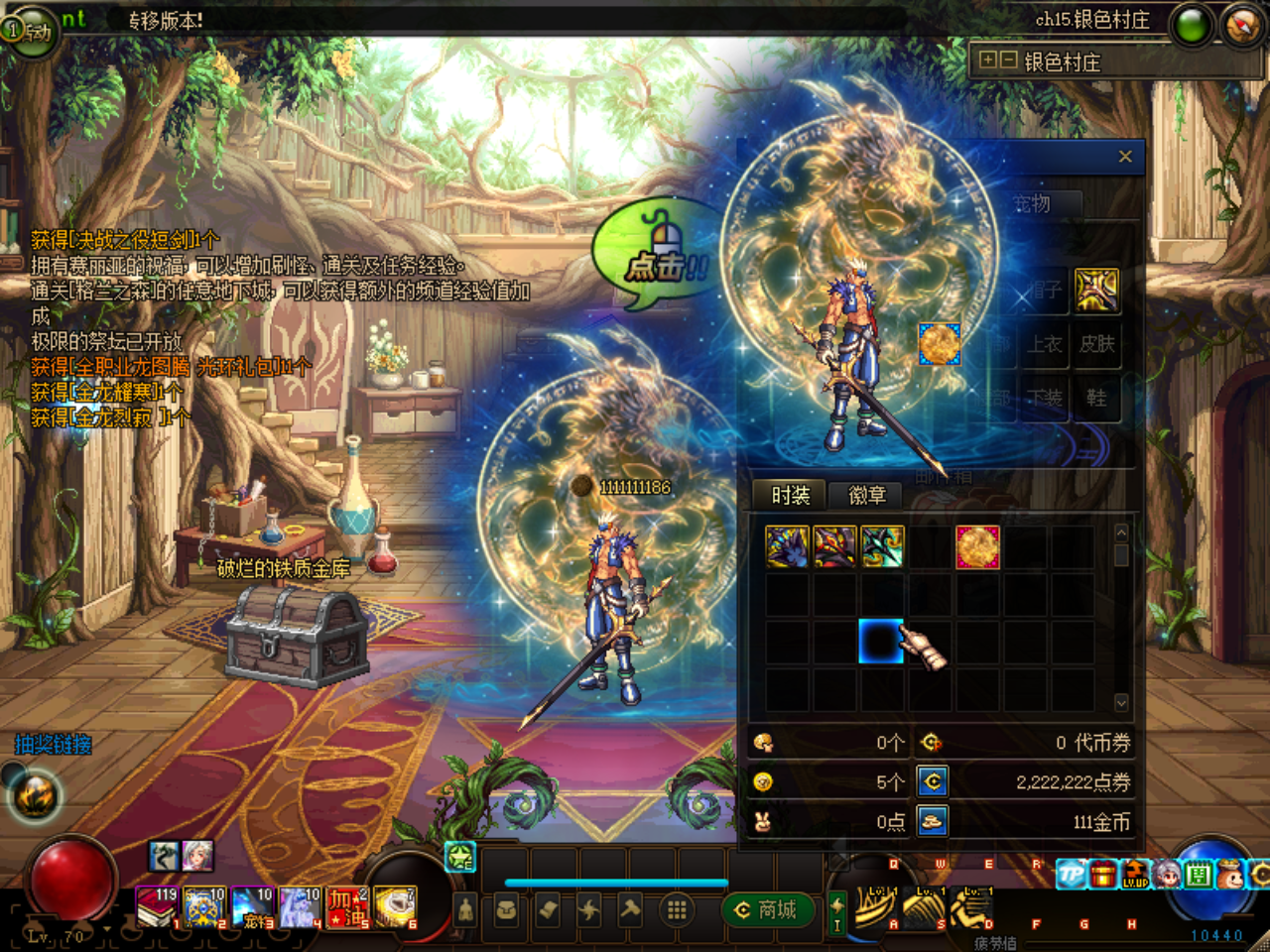This screenshot has width=1270, height=952.
Task: Open the 商城 shop button
Action: [x=770, y=910]
